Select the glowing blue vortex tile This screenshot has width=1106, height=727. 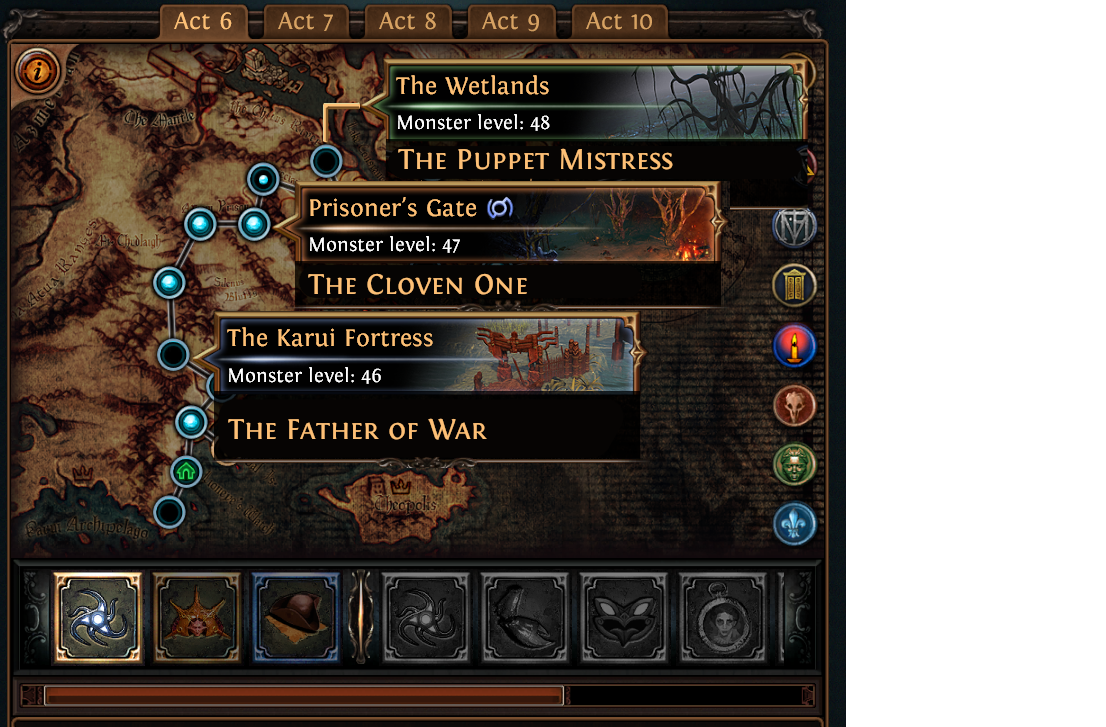click(98, 617)
